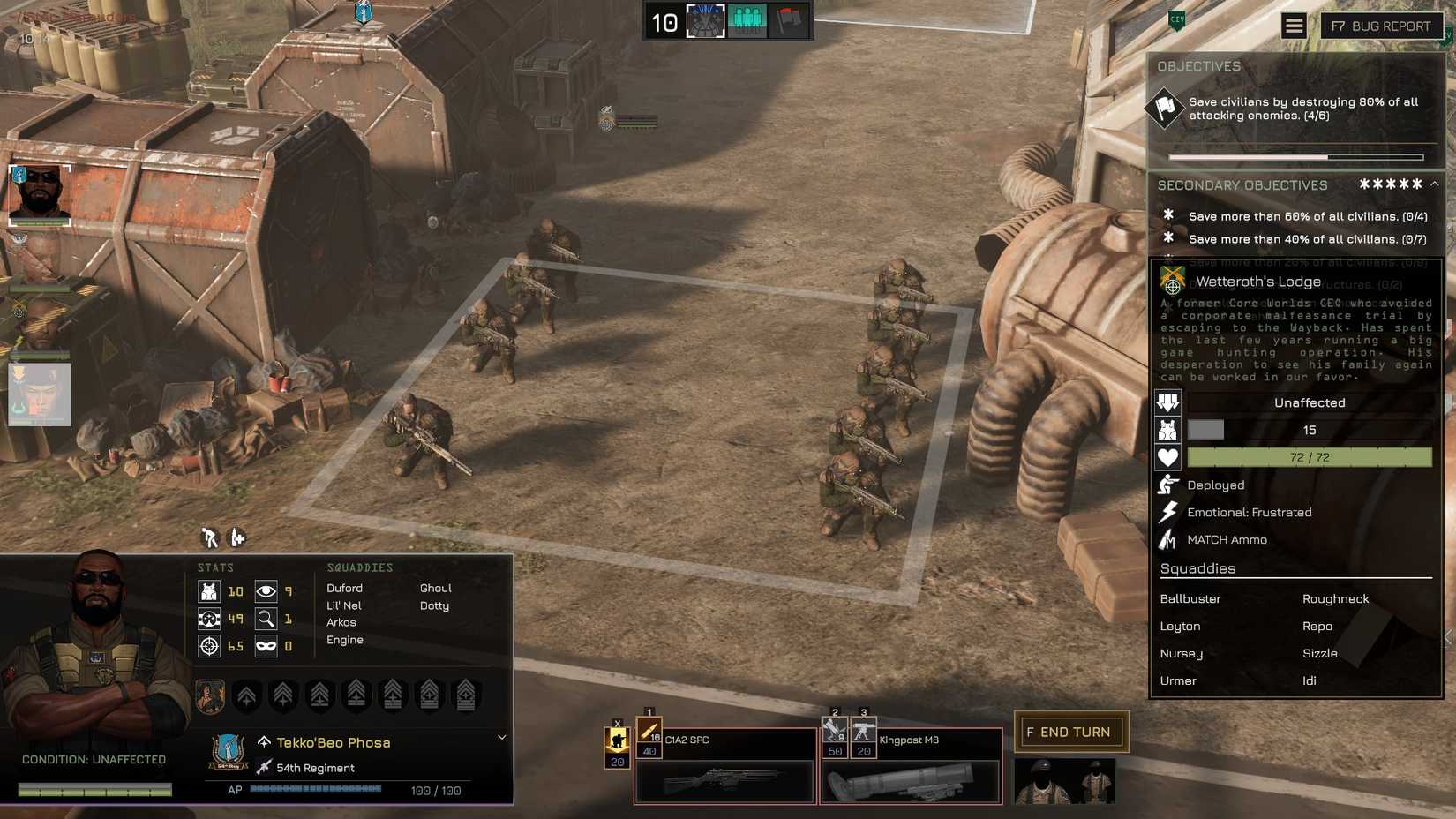Toggle the reload icon next to crouch

[x=235, y=537]
